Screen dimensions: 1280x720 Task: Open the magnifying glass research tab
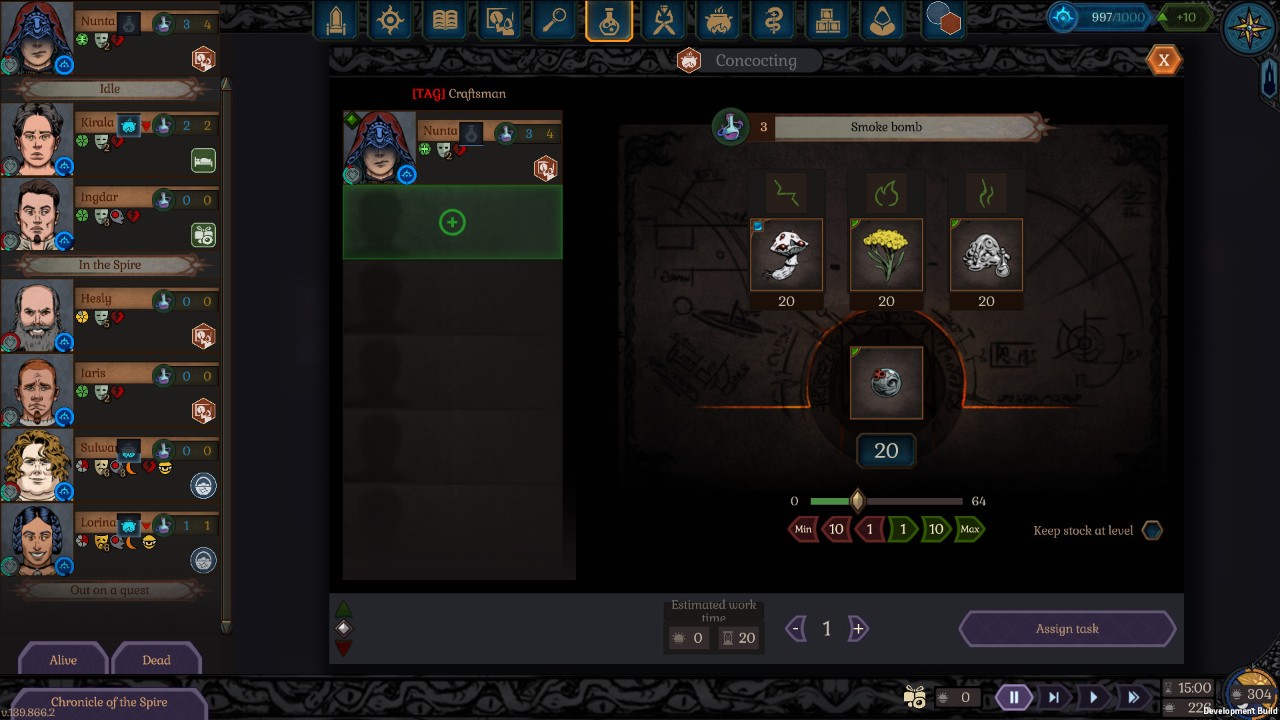pyautogui.click(x=554, y=21)
